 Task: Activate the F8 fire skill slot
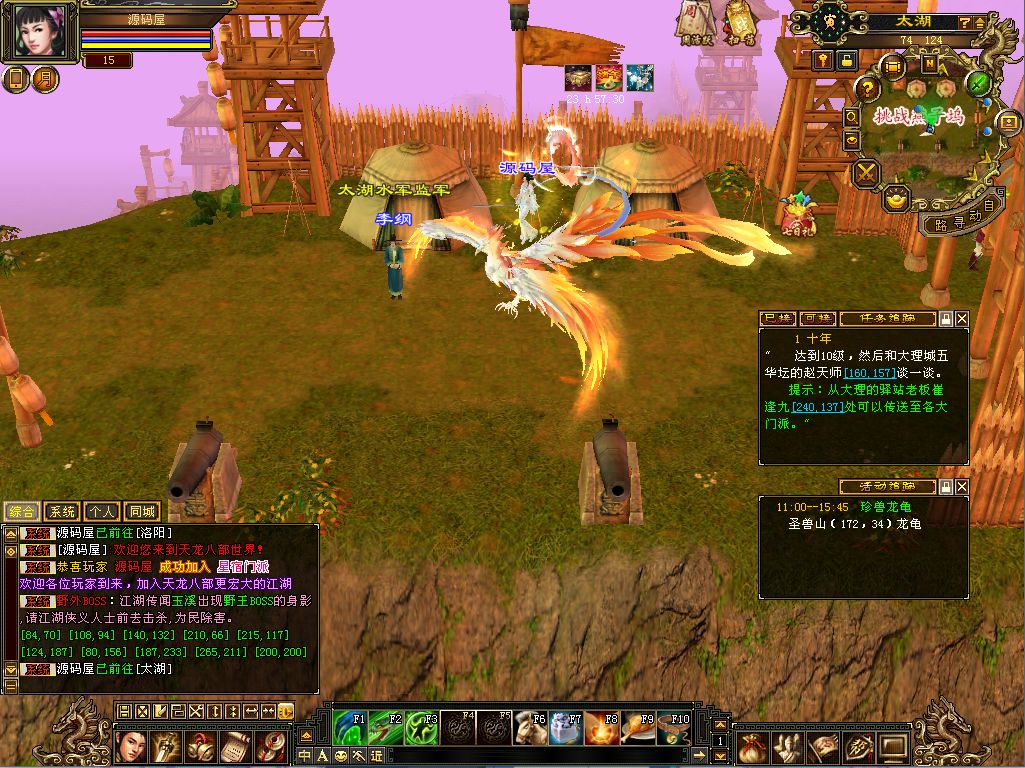click(x=601, y=728)
